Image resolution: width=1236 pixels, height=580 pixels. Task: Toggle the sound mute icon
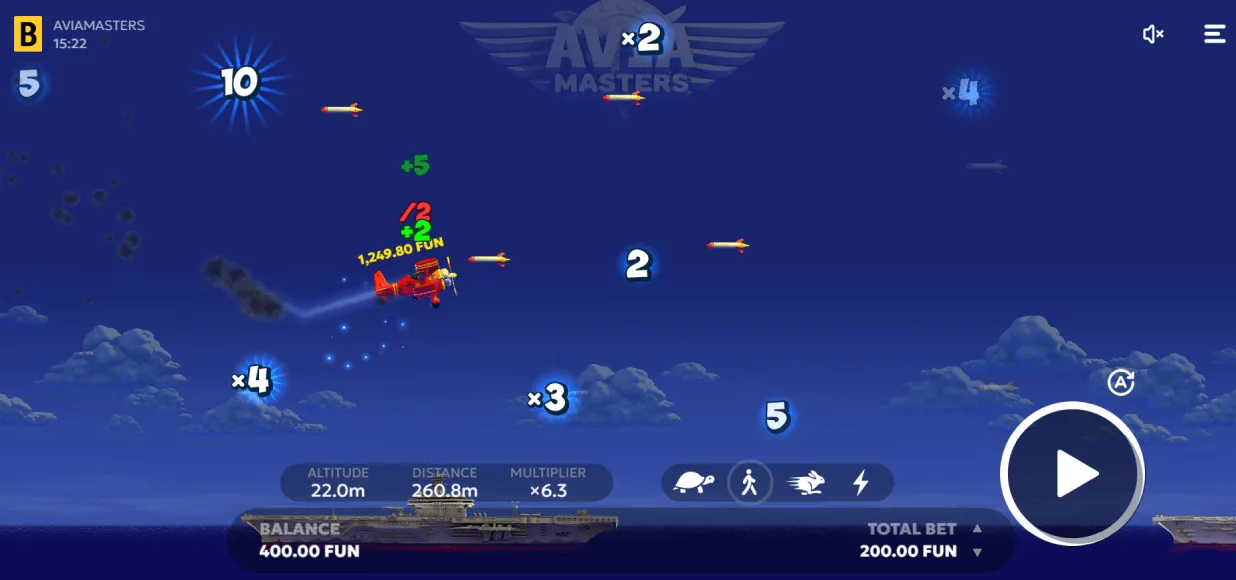click(1153, 35)
